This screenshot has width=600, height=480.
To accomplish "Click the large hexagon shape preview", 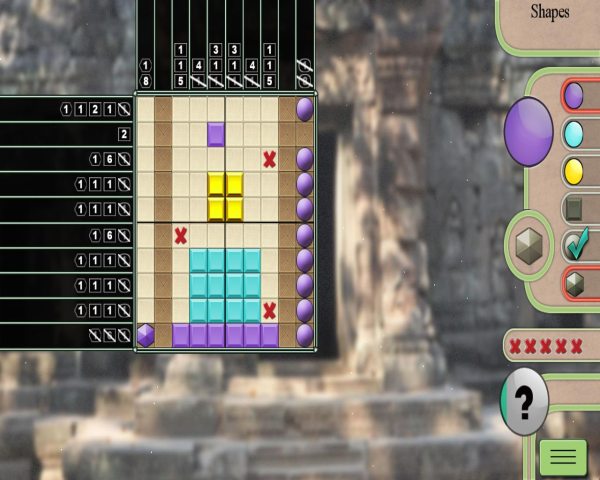I will pos(528,246).
